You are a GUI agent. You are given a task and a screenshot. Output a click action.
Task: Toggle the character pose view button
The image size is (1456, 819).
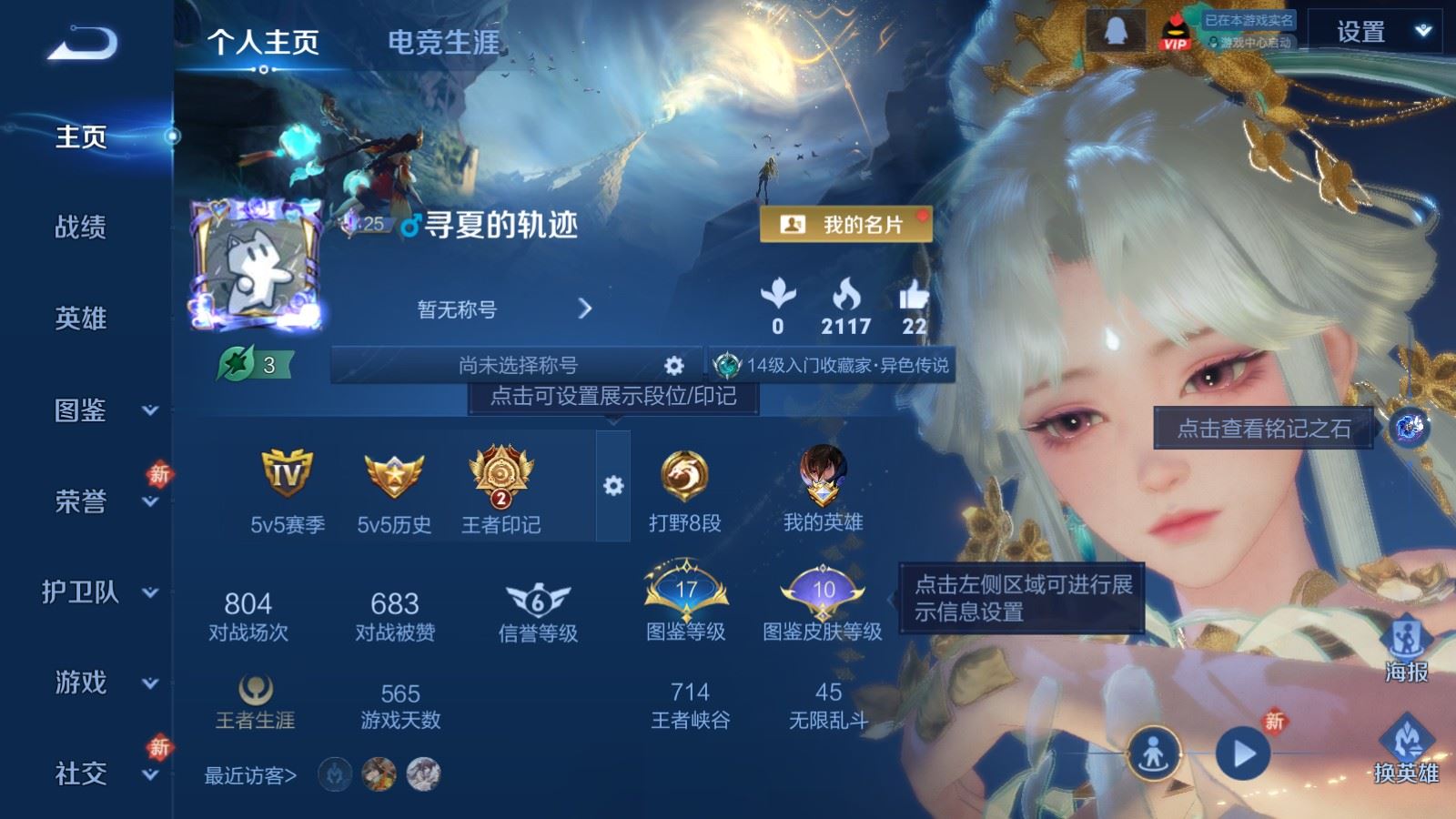(x=1152, y=753)
